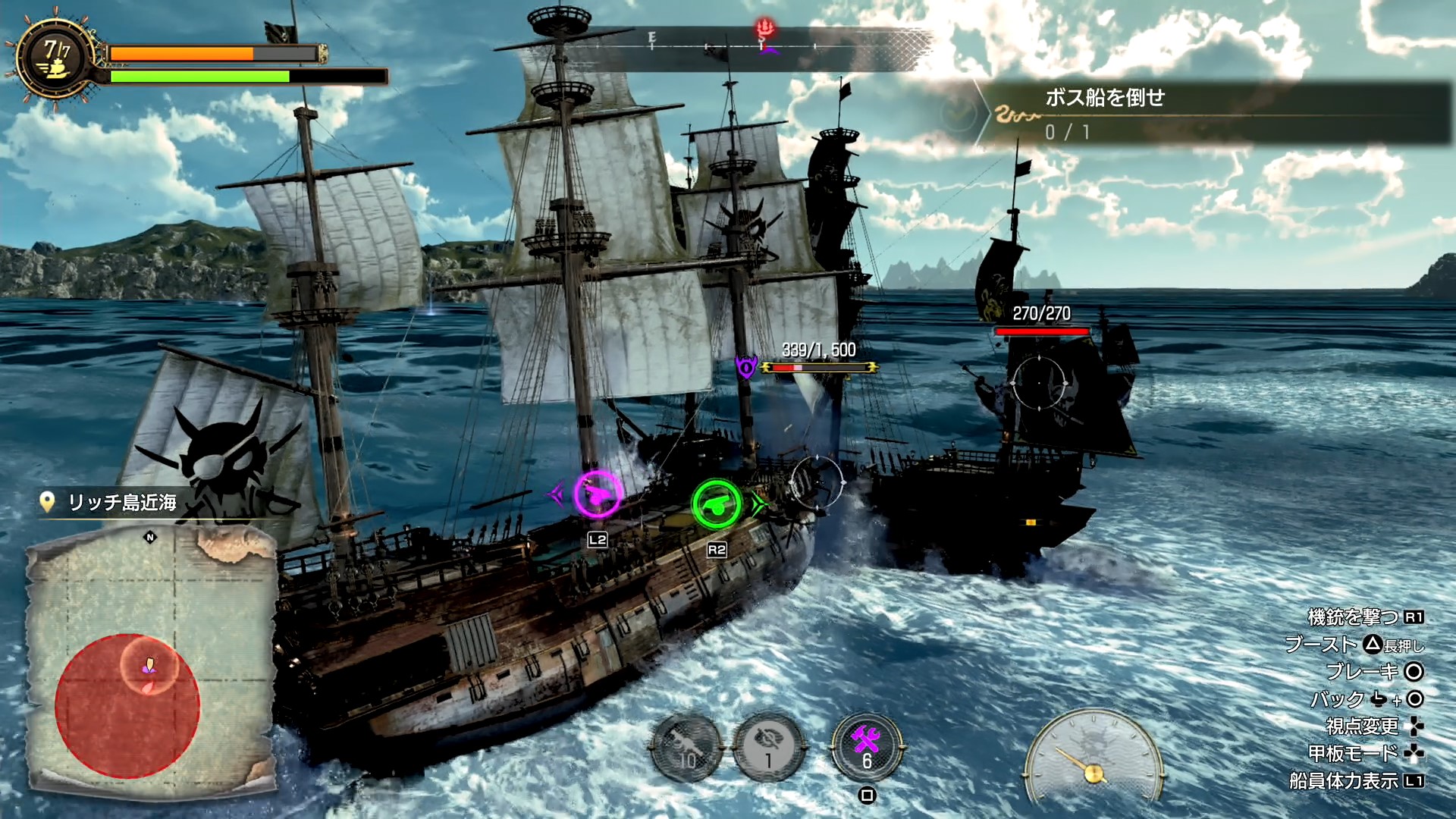
Task: Click the ship speed gauge dial
Action: tap(1093, 757)
